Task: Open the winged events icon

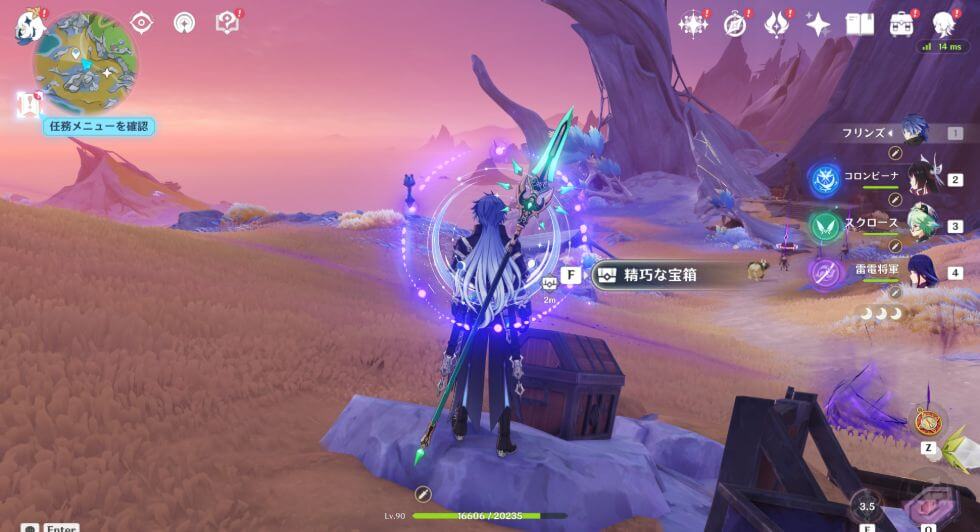Action: 777,24
